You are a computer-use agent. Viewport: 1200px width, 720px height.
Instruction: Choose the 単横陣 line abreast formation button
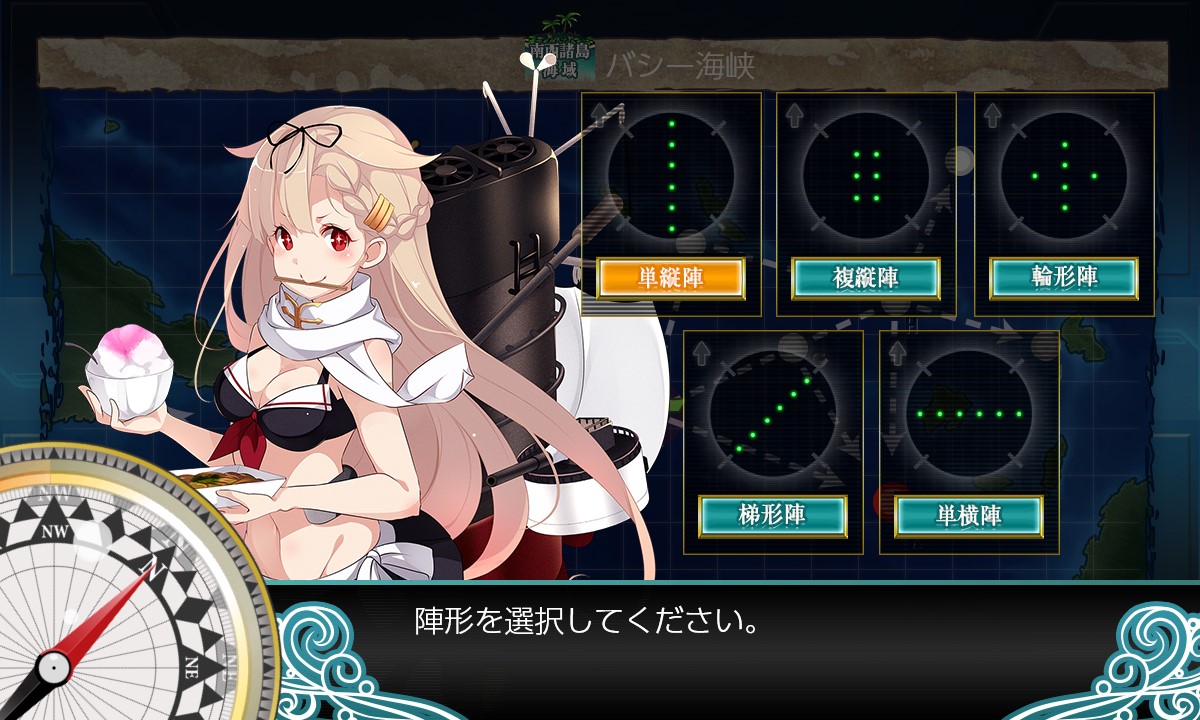[x=969, y=516]
